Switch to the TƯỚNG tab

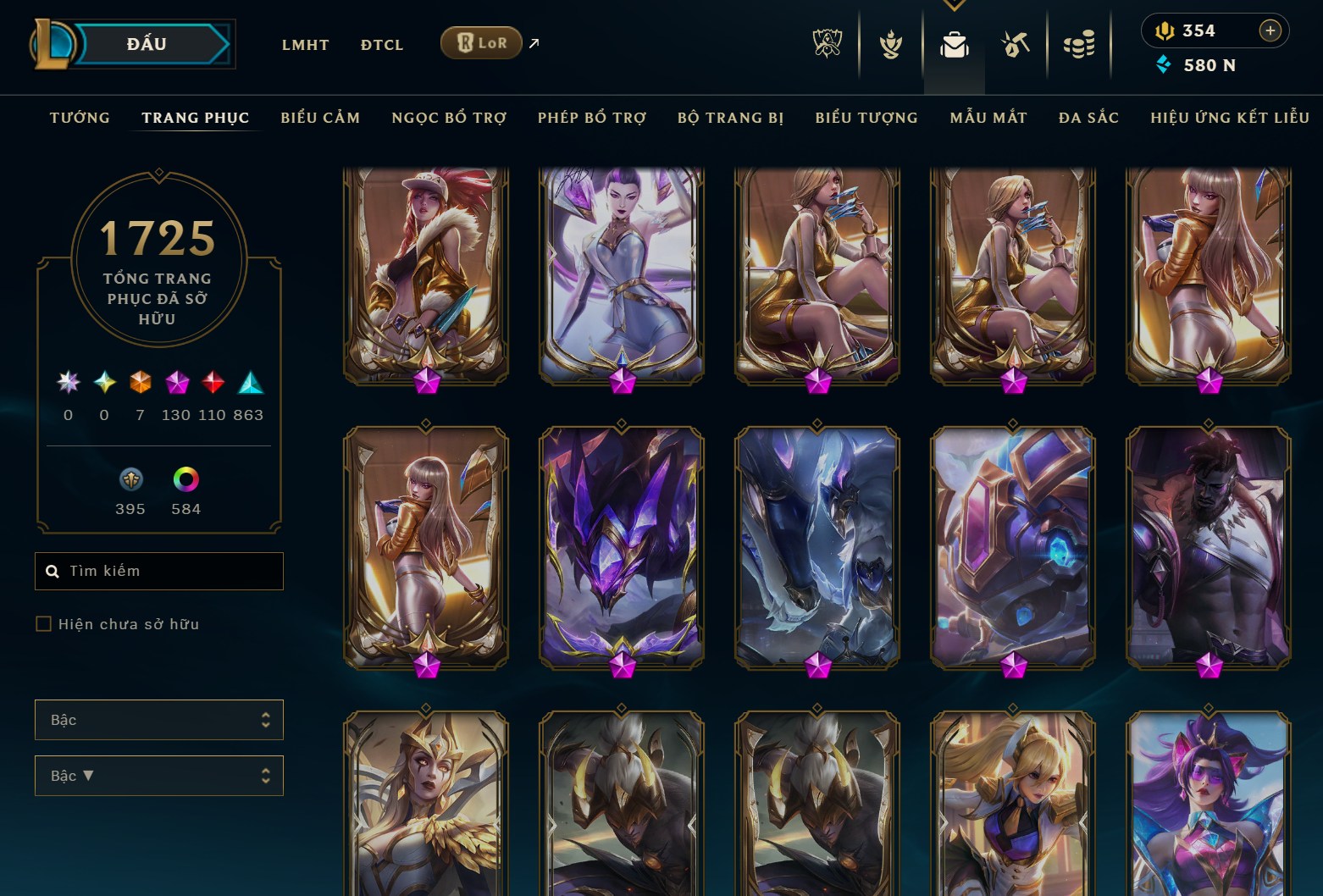(79, 118)
